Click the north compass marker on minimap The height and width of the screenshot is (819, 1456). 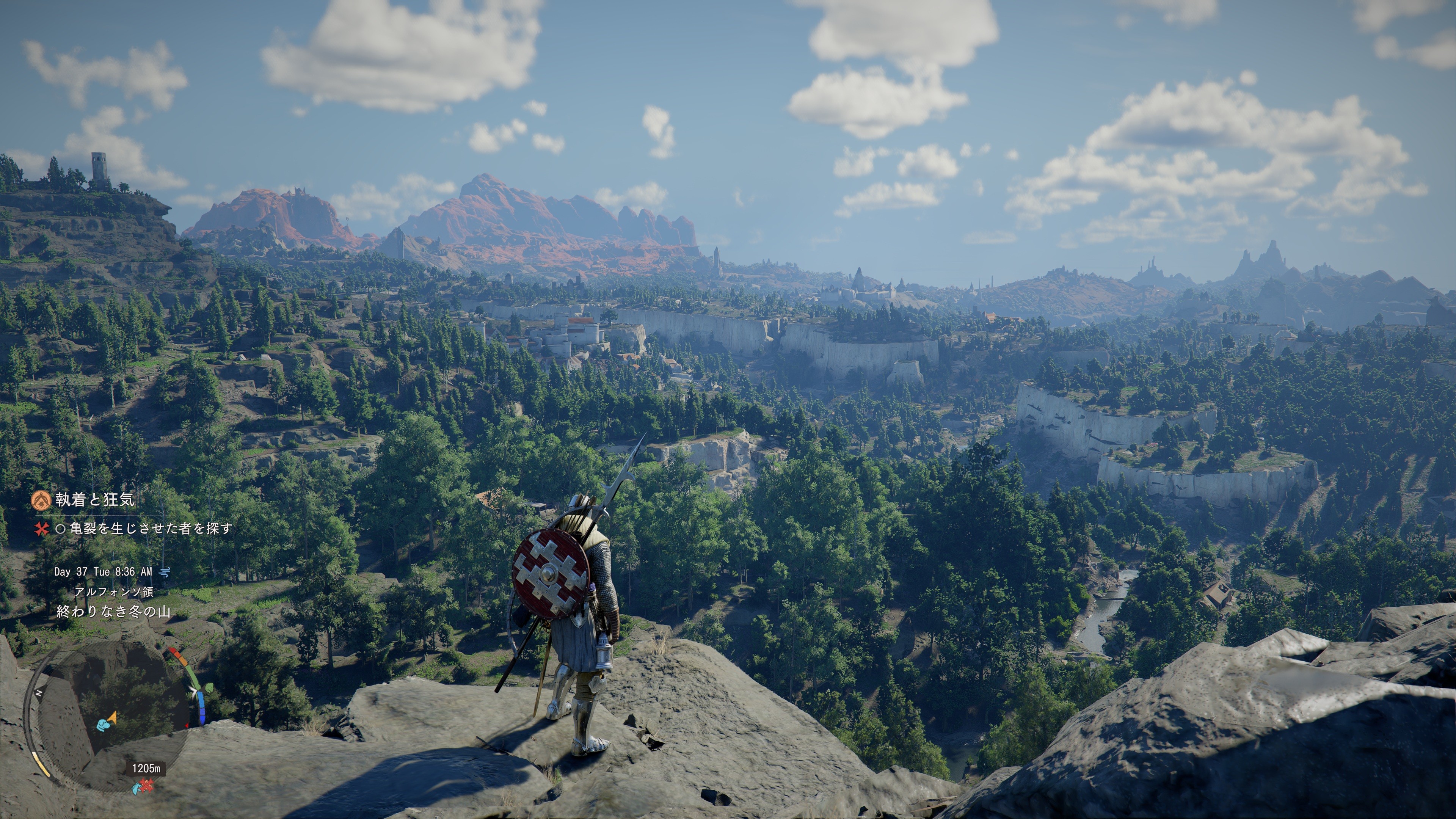point(39,693)
